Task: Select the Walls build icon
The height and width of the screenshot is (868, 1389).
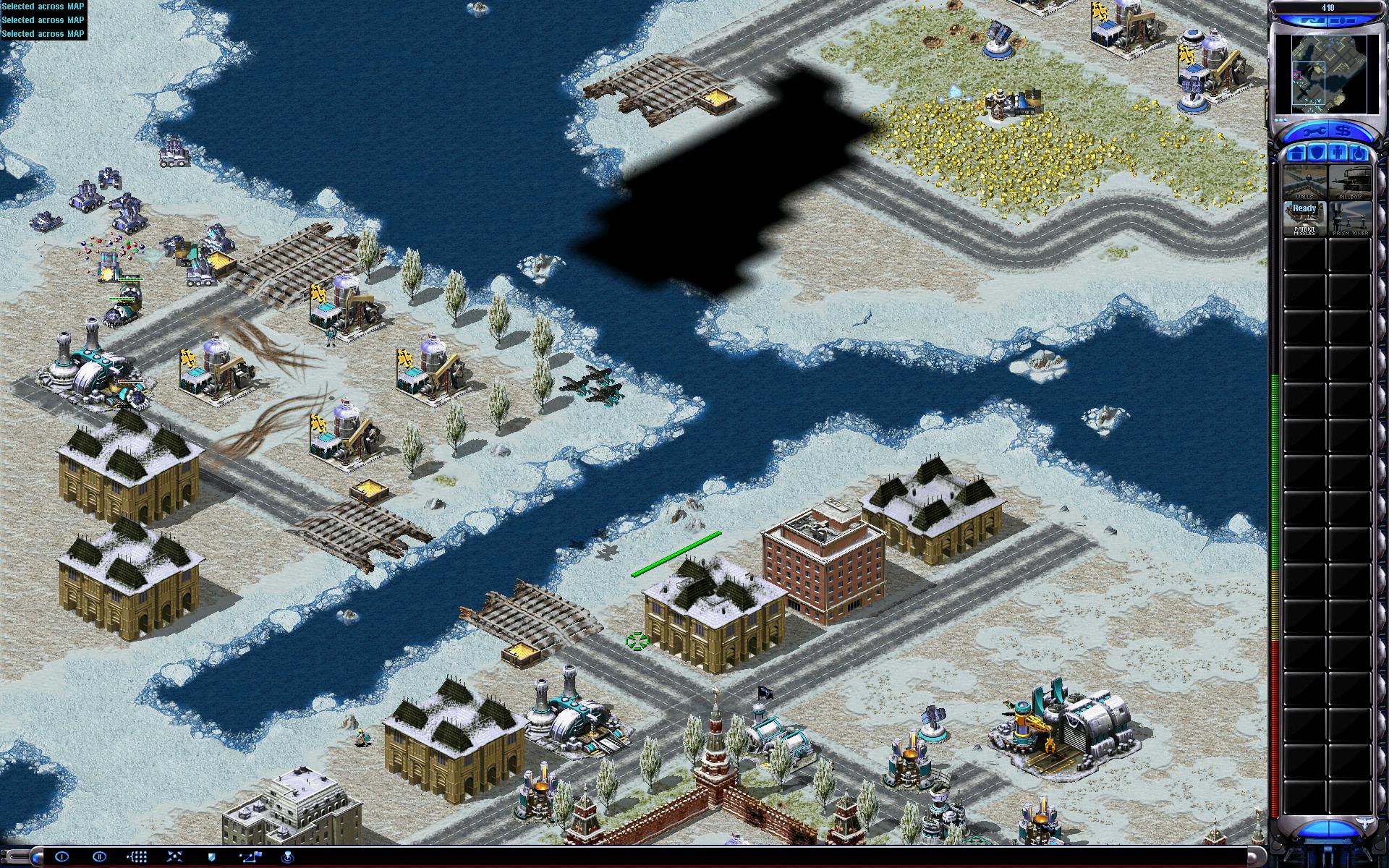Action: tap(1304, 182)
